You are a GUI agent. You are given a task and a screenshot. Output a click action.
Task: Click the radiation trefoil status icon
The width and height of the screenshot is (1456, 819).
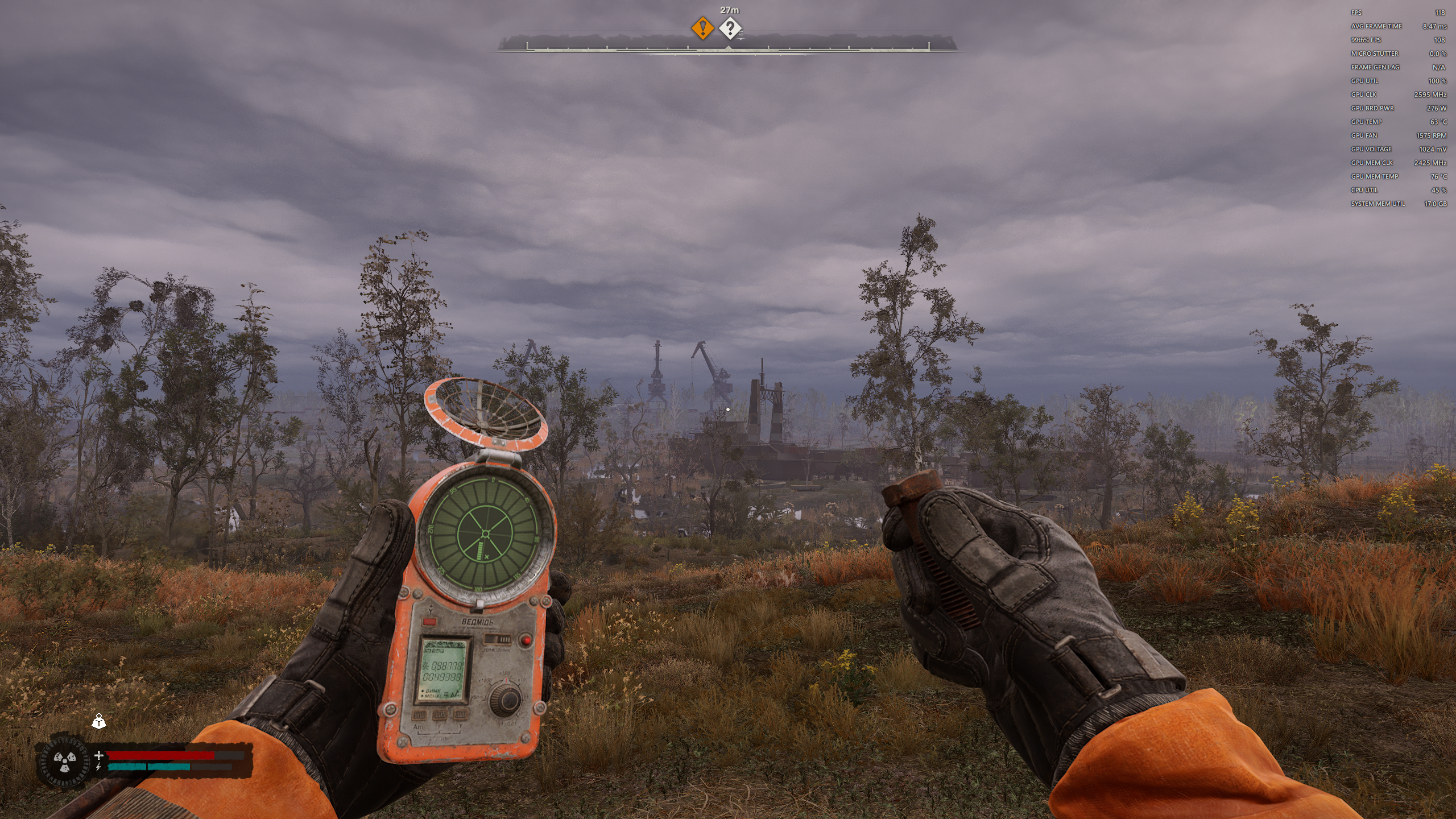click(64, 762)
